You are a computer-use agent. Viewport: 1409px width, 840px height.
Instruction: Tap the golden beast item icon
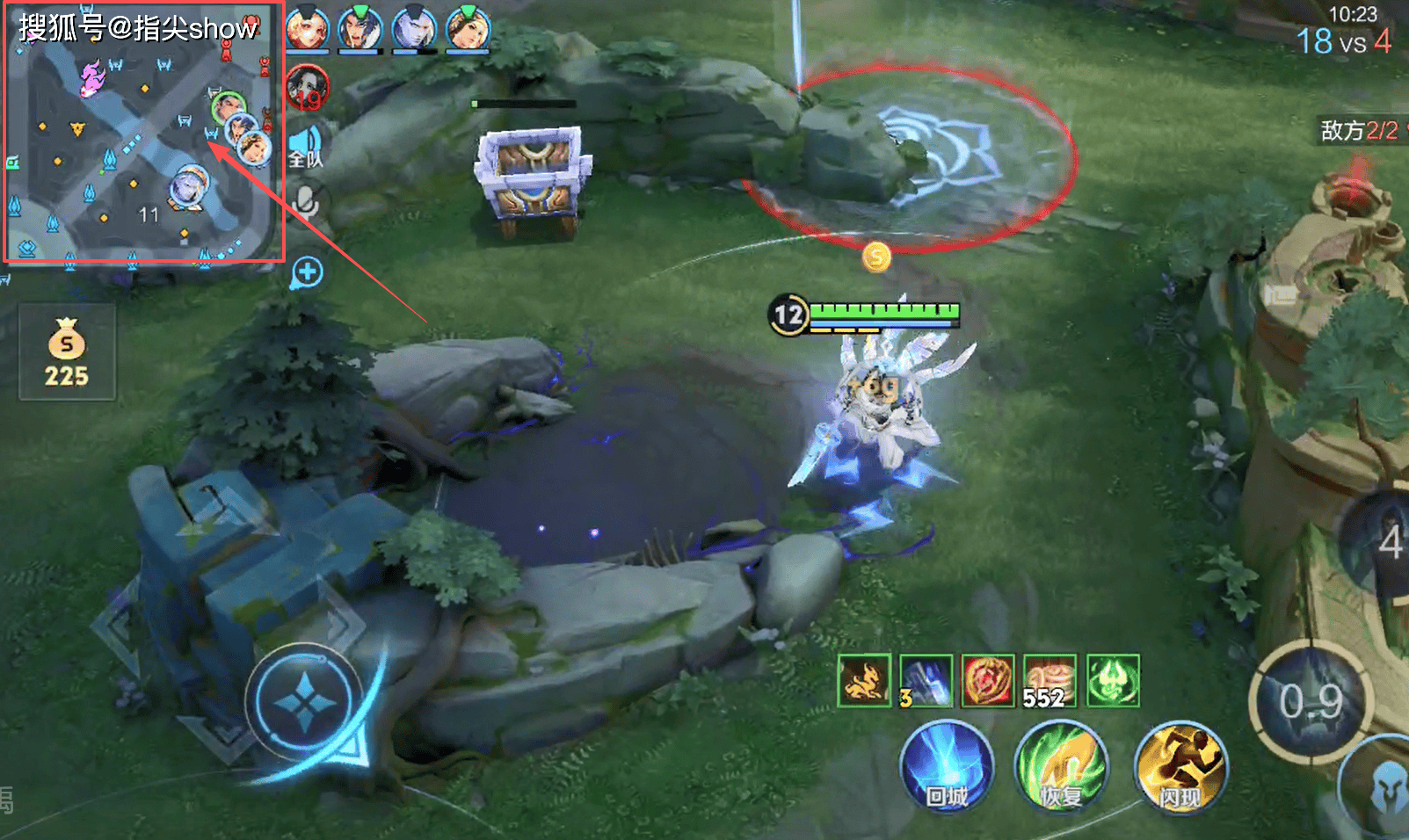coord(864,680)
